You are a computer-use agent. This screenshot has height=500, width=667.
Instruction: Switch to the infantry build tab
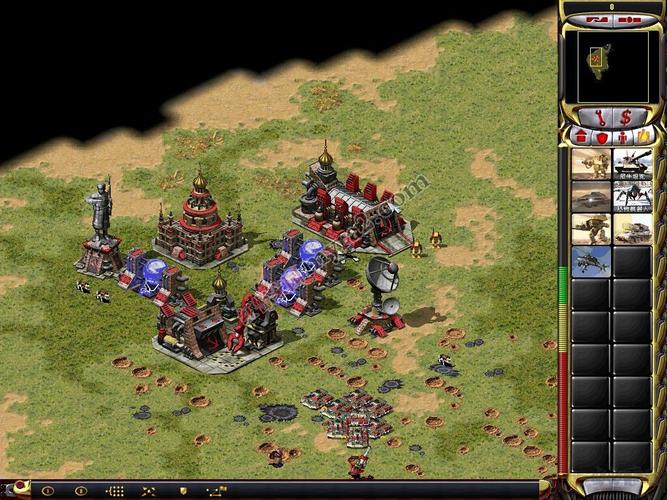coord(621,135)
